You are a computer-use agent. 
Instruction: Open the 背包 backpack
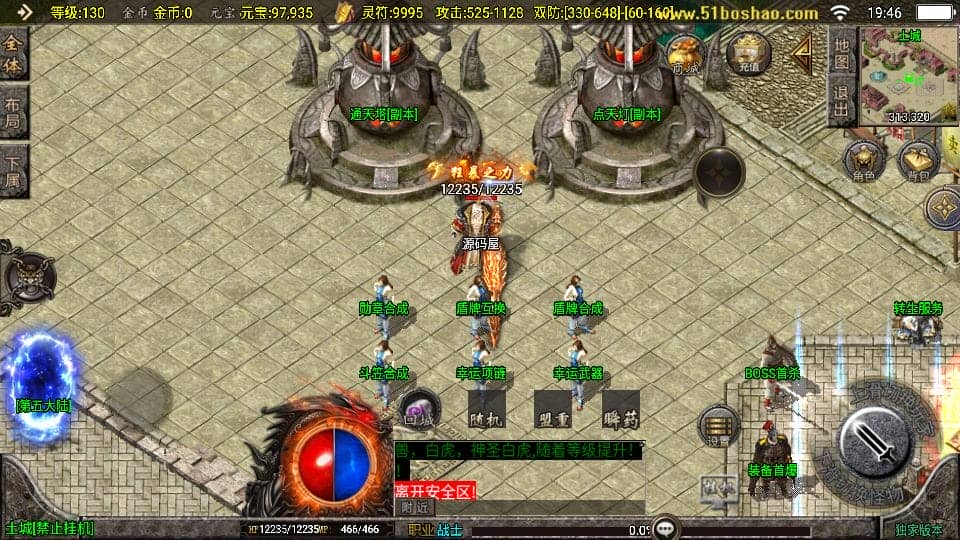pos(917,162)
